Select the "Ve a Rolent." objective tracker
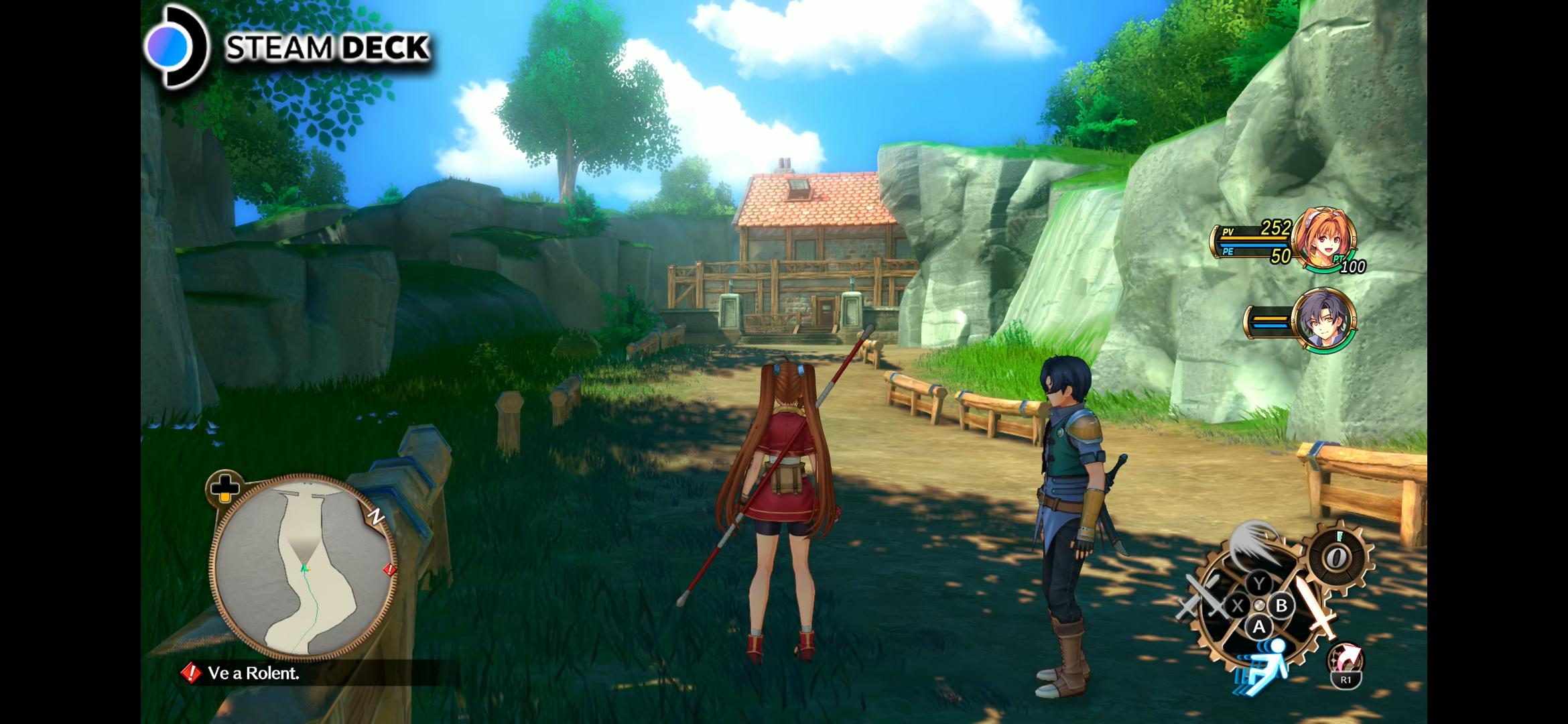This screenshot has width=1568, height=724. pos(253,673)
